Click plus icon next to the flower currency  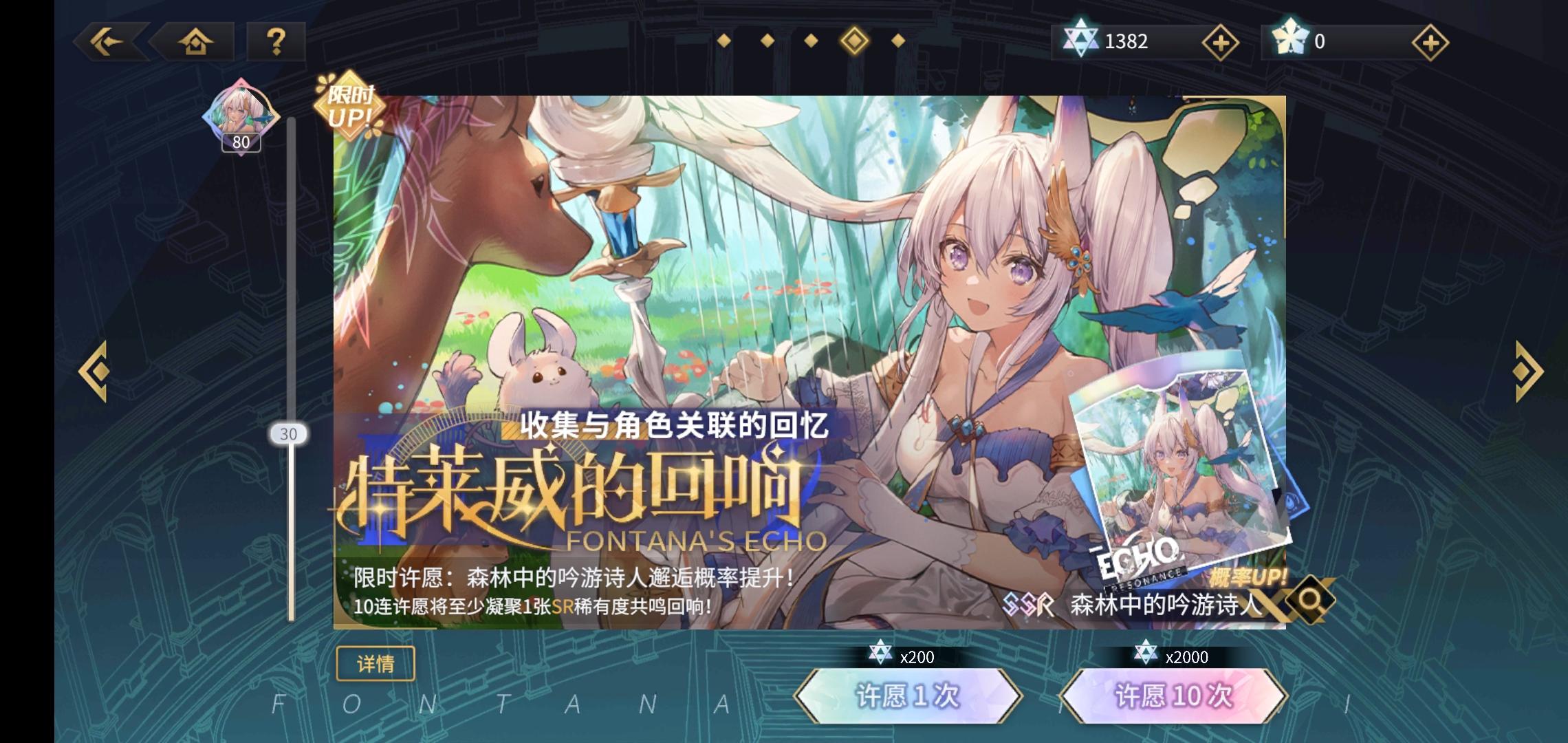(x=1430, y=43)
